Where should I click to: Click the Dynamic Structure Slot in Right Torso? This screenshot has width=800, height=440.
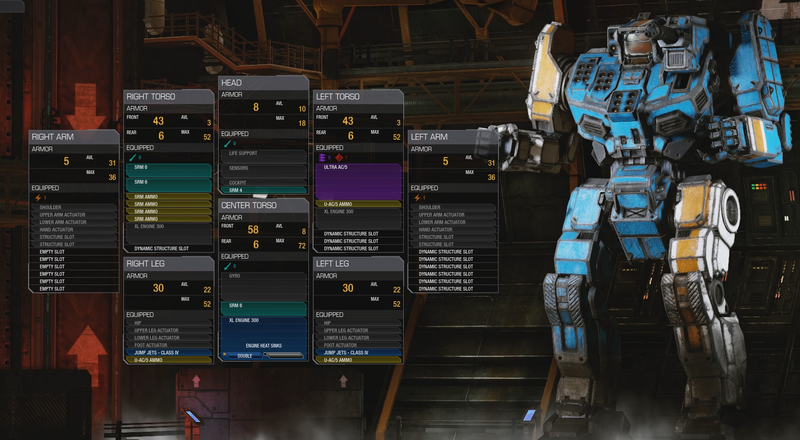[168, 248]
